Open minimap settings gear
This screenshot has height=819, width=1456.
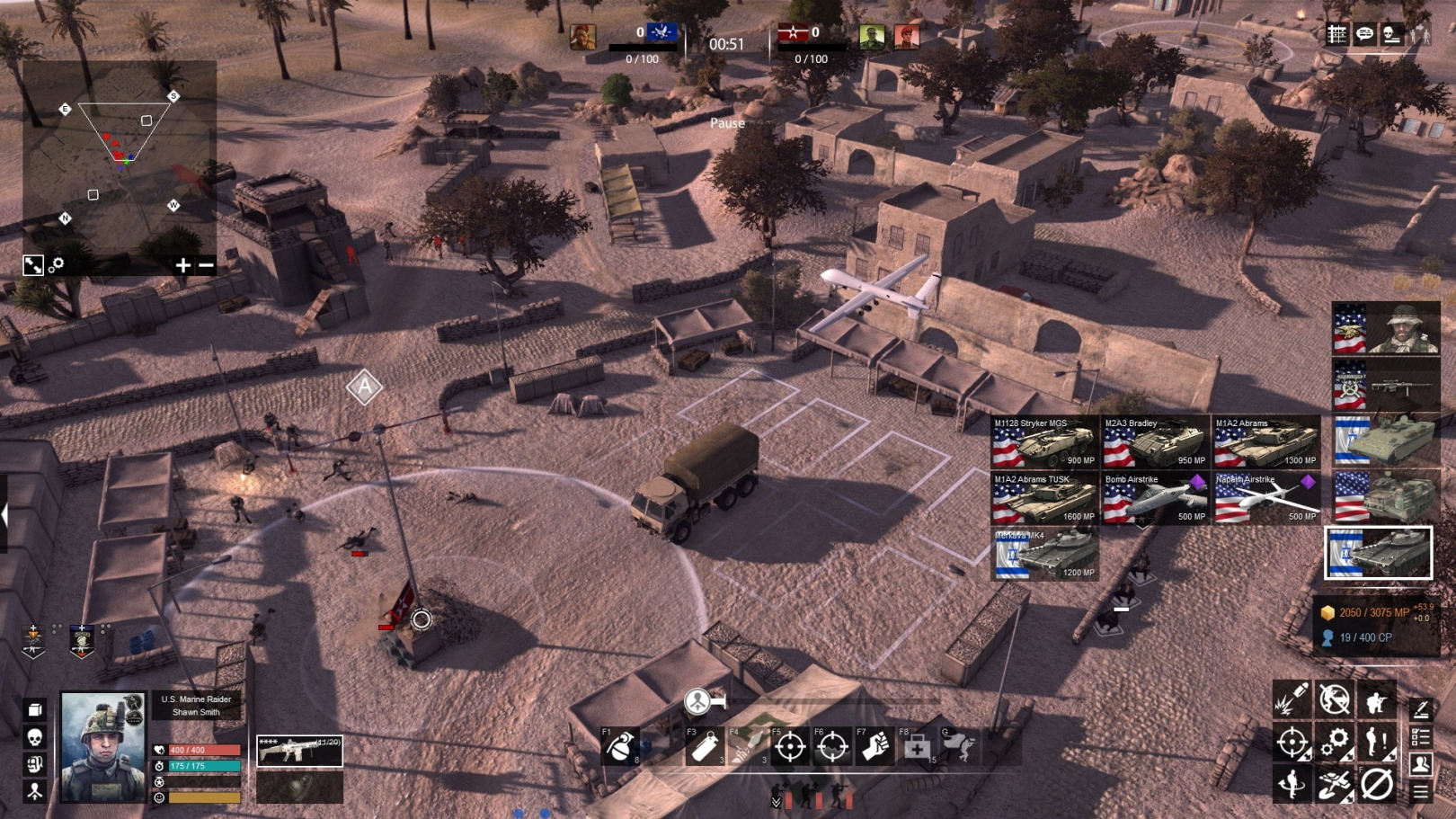[56, 265]
